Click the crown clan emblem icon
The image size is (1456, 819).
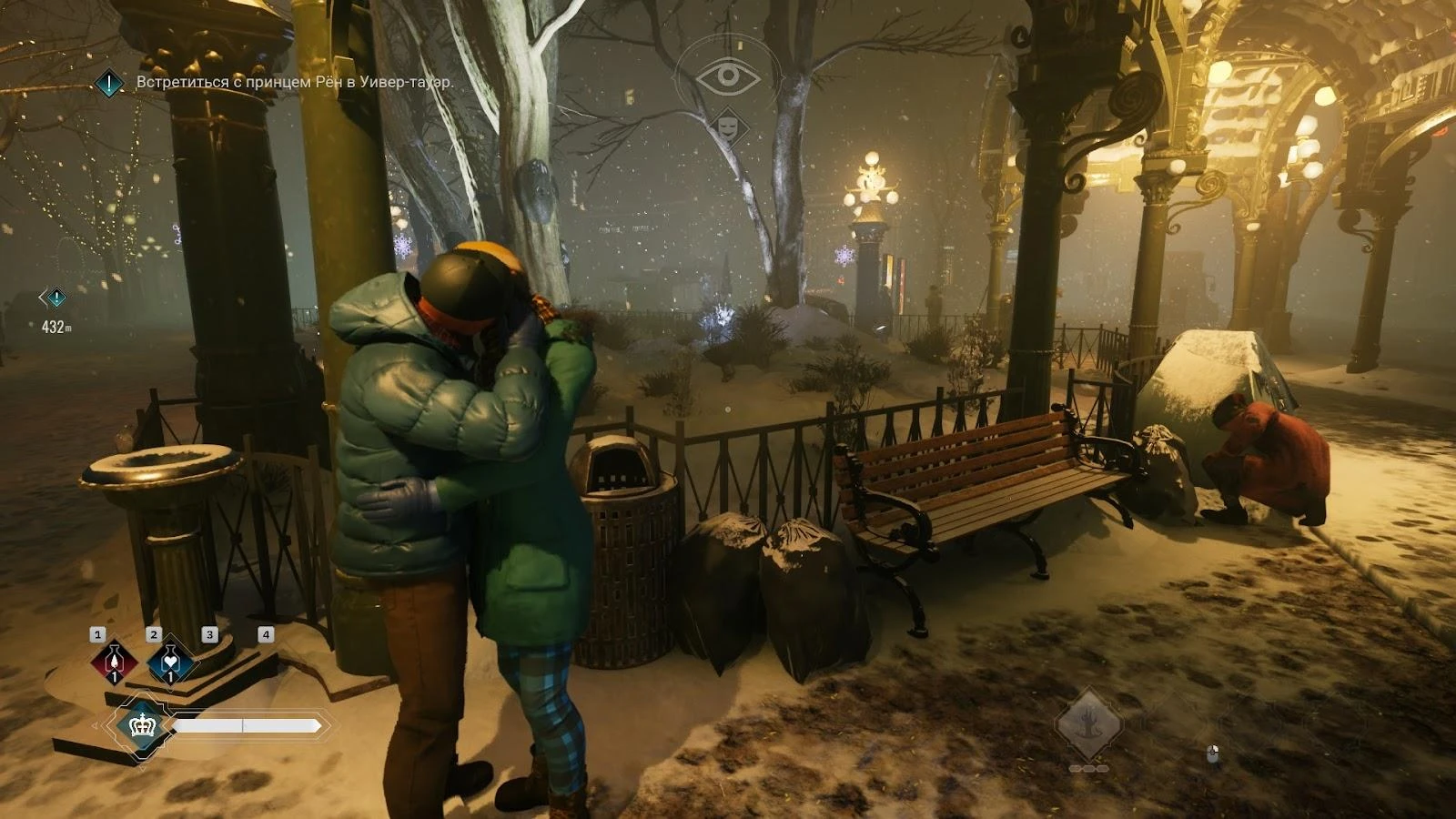[142, 725]
